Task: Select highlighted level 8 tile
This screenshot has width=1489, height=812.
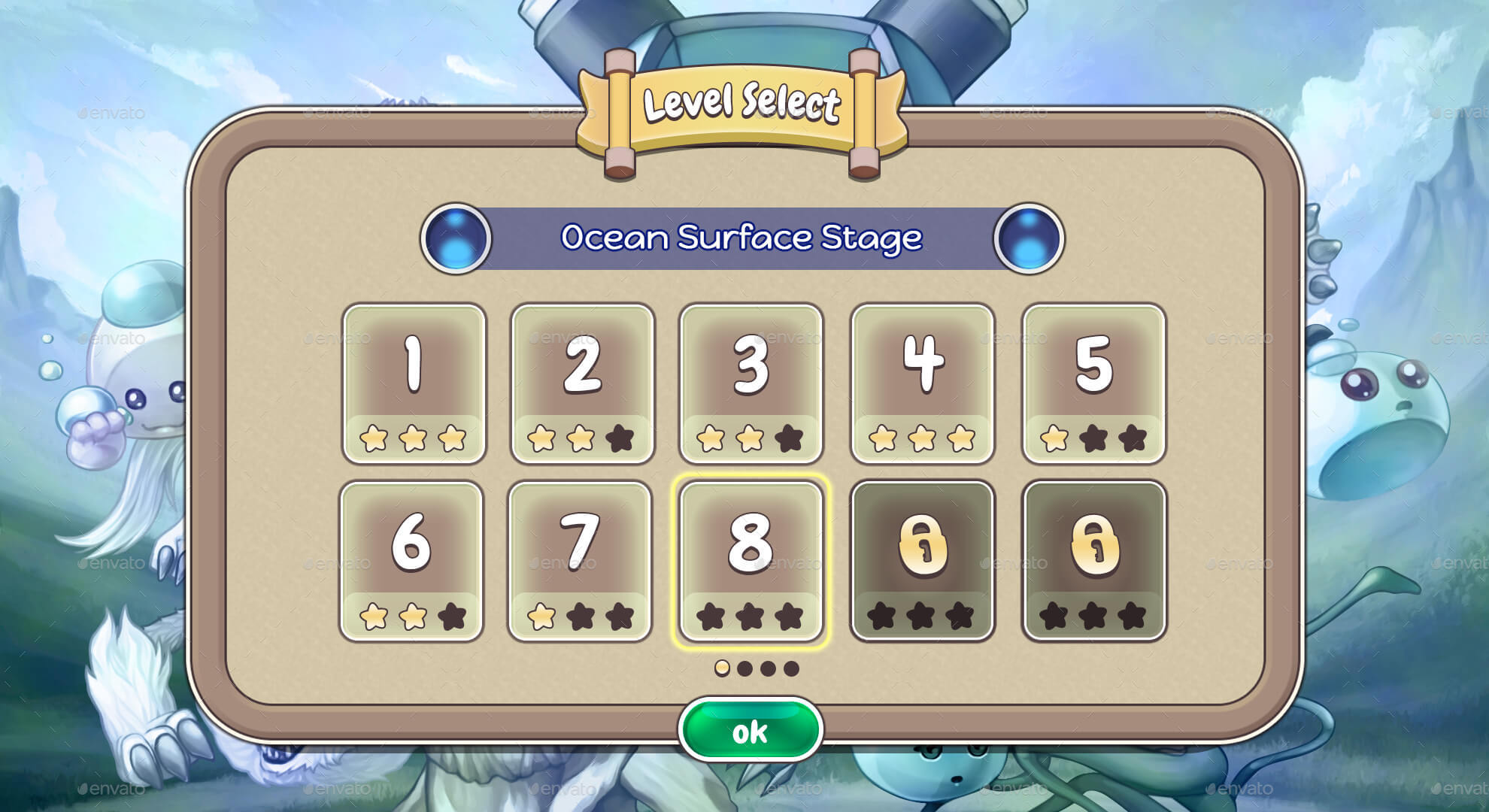Action: click(751, 561)
